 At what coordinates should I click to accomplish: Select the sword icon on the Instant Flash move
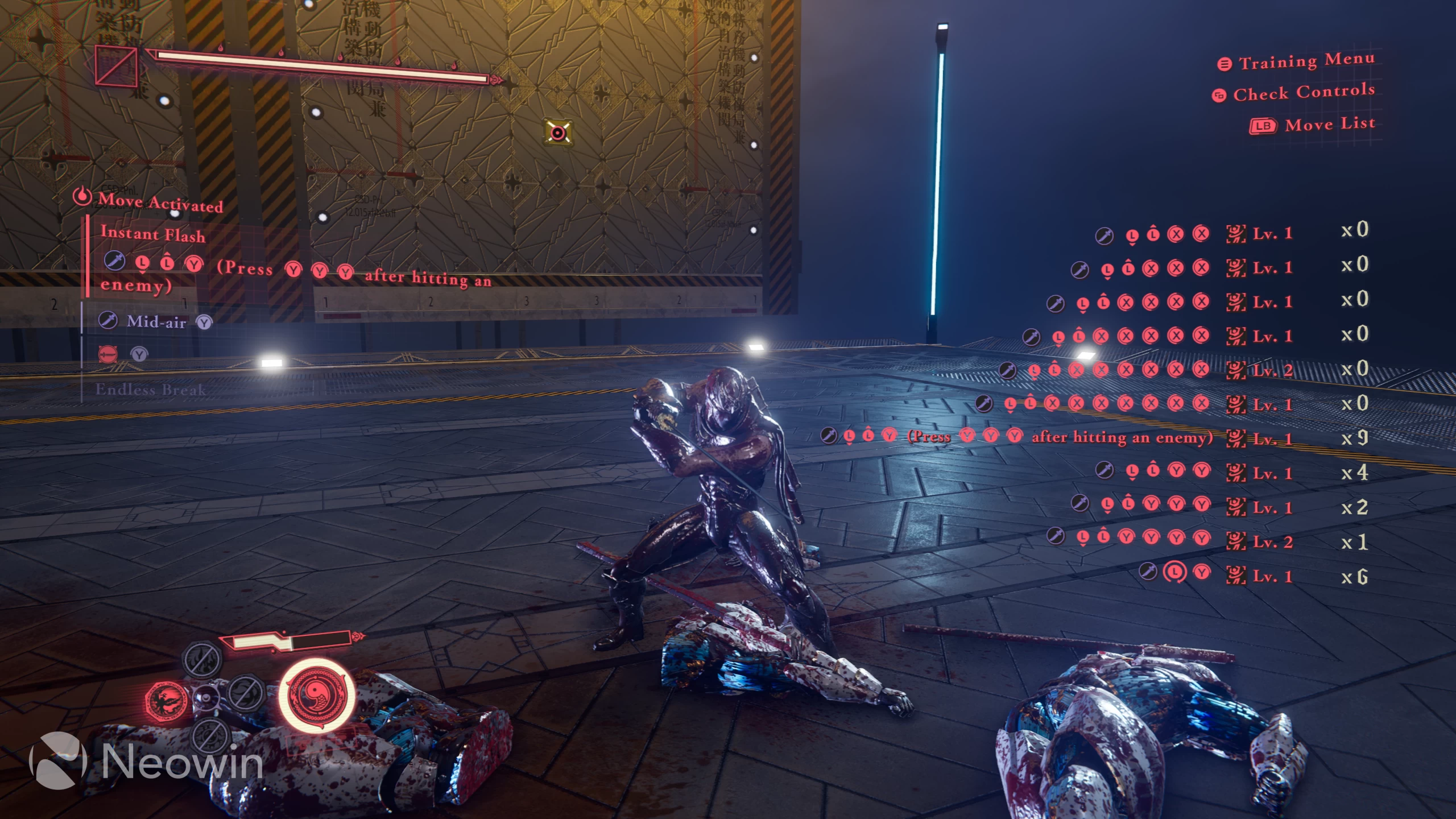[x=114, y=262]
